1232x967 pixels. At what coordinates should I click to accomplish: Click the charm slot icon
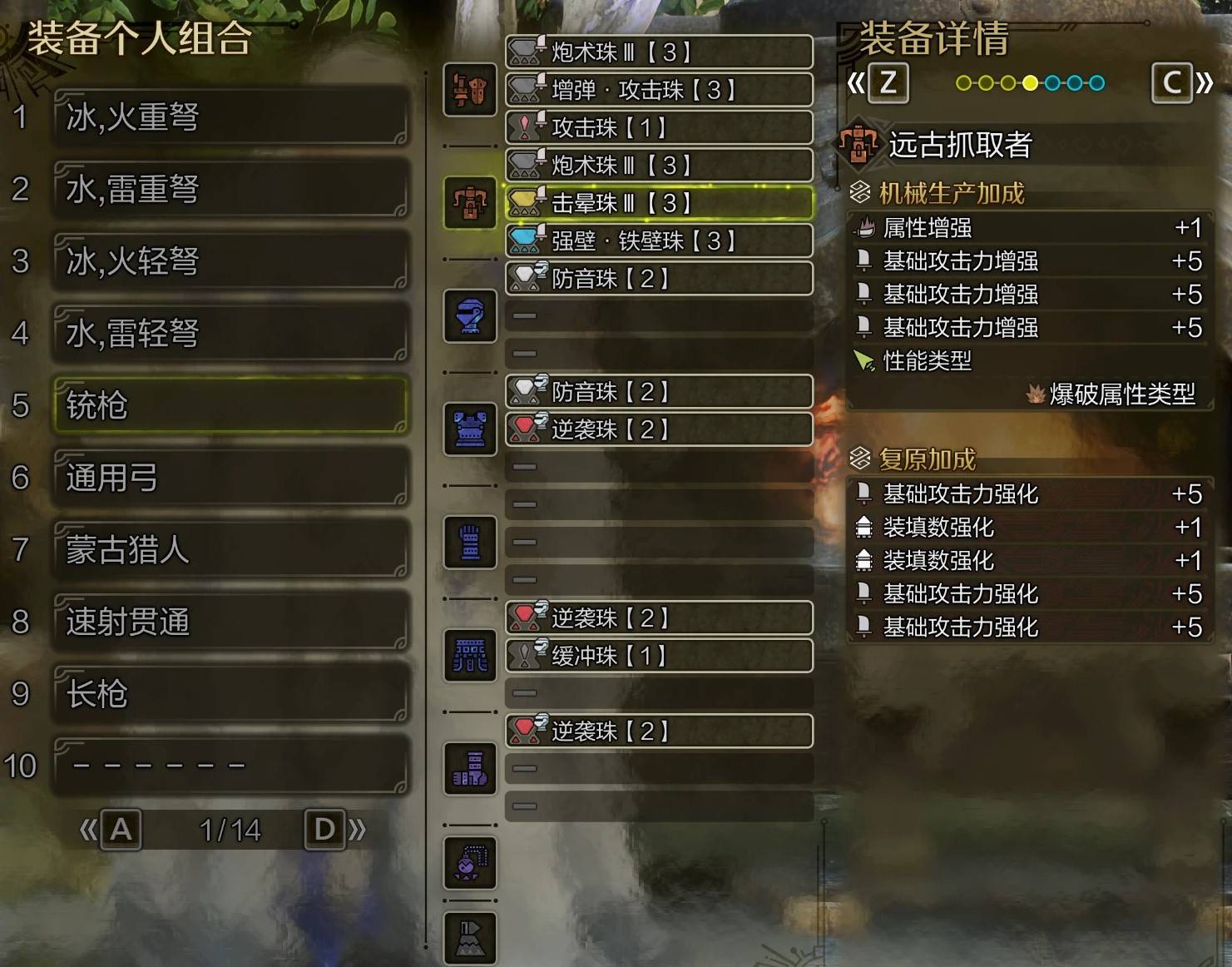470,865
